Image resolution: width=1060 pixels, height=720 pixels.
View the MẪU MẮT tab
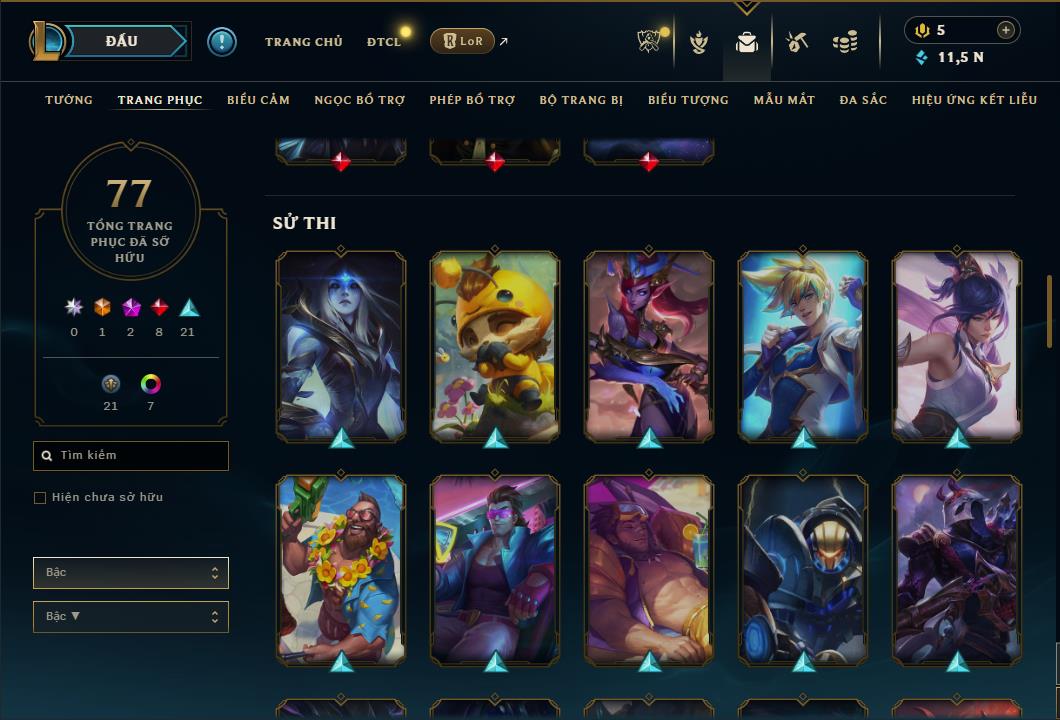[x=784, y=100]
